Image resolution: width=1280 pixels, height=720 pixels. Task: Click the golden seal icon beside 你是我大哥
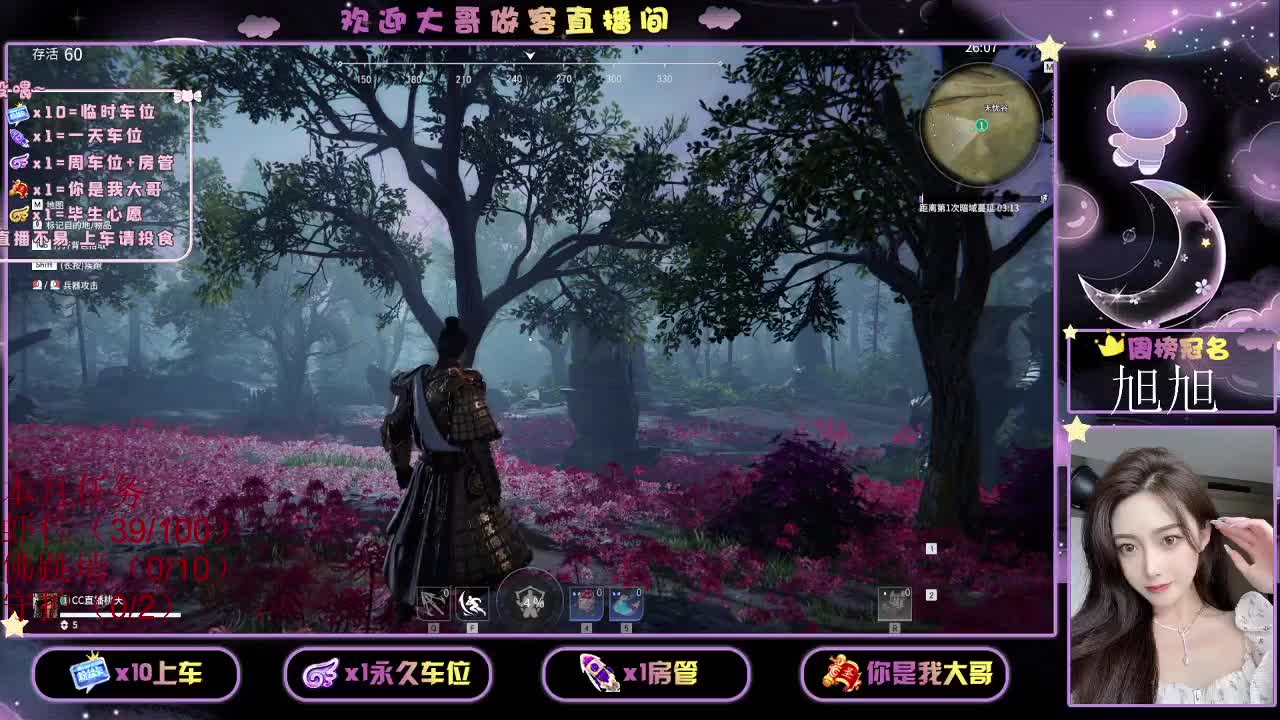20,188
